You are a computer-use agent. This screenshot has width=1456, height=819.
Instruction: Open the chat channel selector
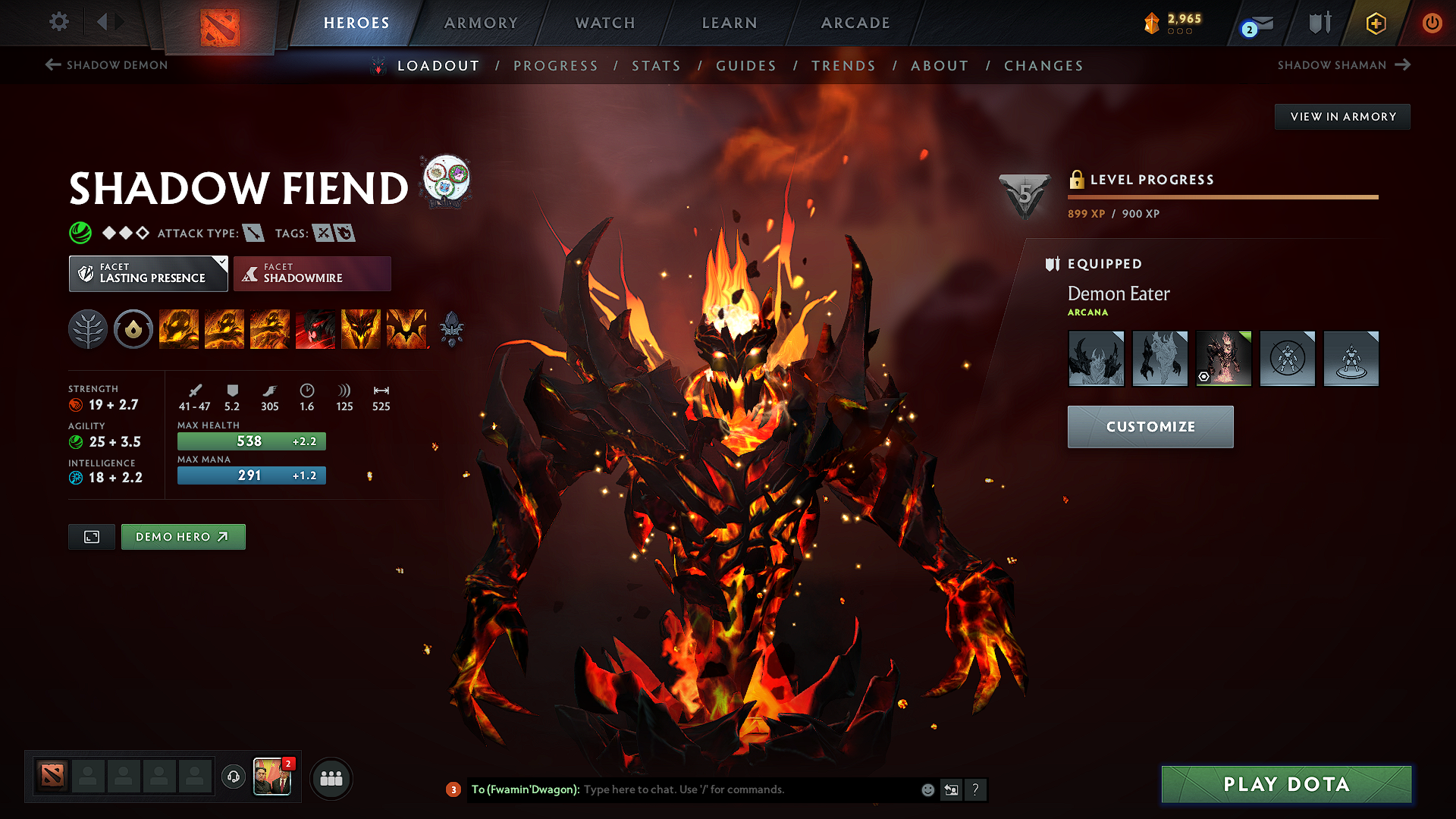click(x=453, y=789)
